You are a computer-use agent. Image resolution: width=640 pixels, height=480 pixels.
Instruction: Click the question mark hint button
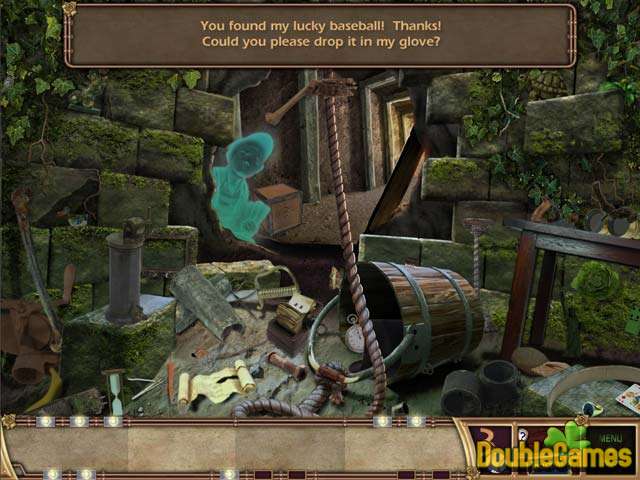524,436
